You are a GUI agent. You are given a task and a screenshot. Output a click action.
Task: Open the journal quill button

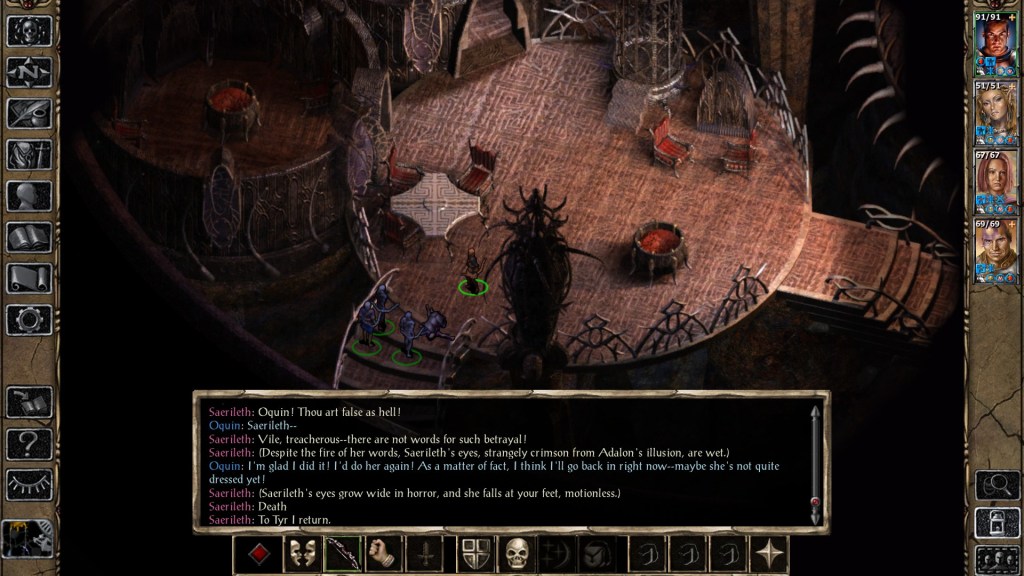click(x=29, y=113)
